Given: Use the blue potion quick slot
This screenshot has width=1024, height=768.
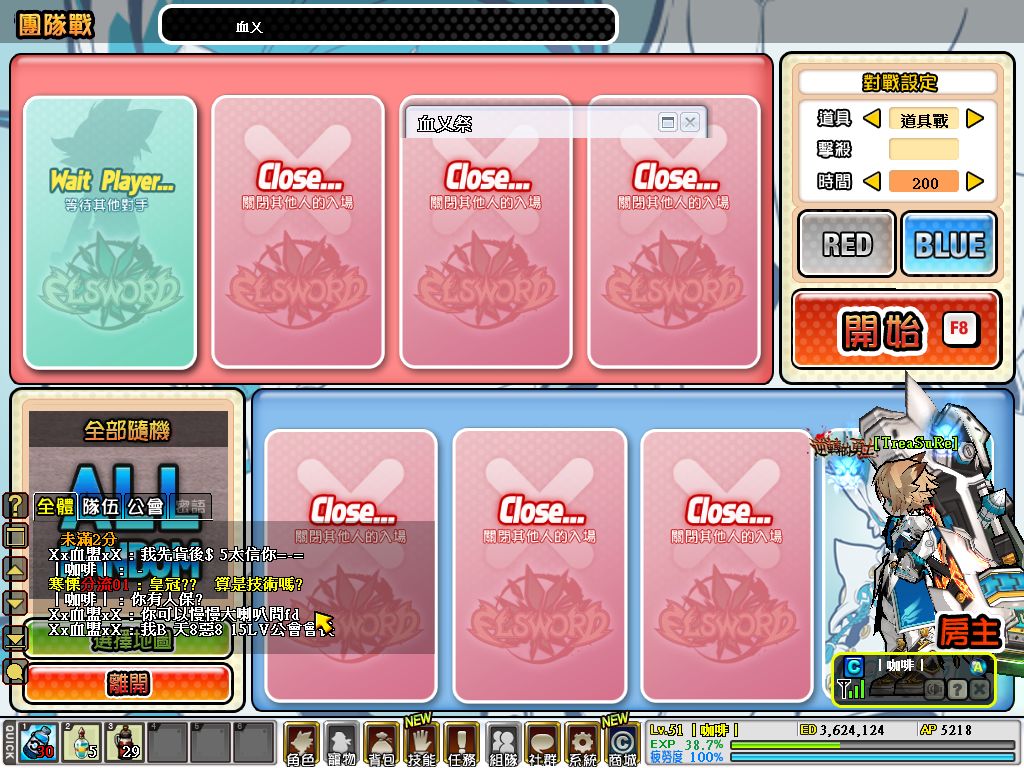Looking at the screenshot, I should click(x=37, y=743).
